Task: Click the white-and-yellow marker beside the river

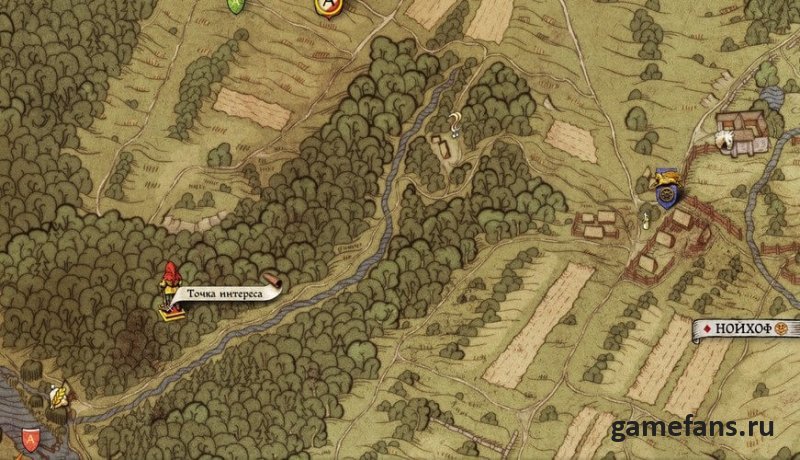Action: (59, 396)
